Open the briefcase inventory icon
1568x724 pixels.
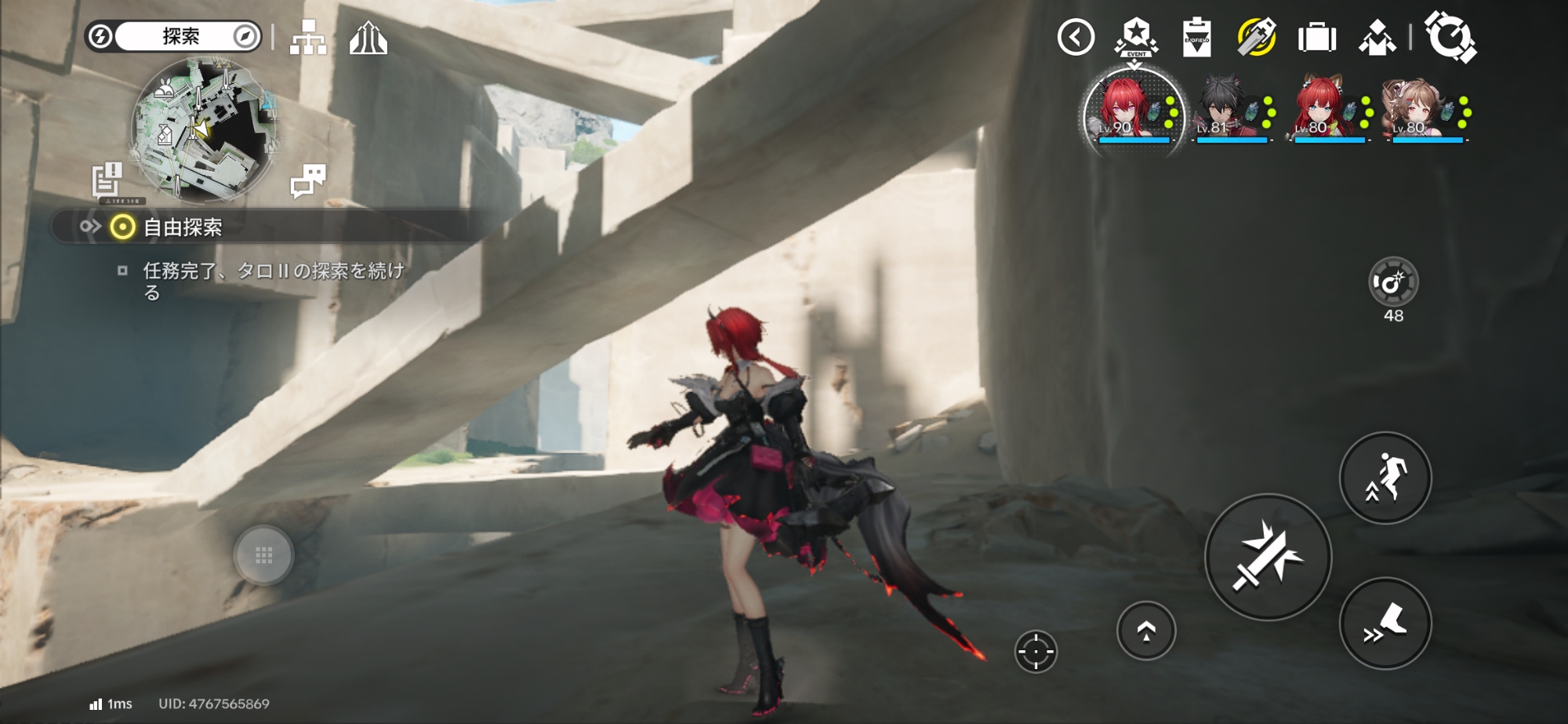1316,38
